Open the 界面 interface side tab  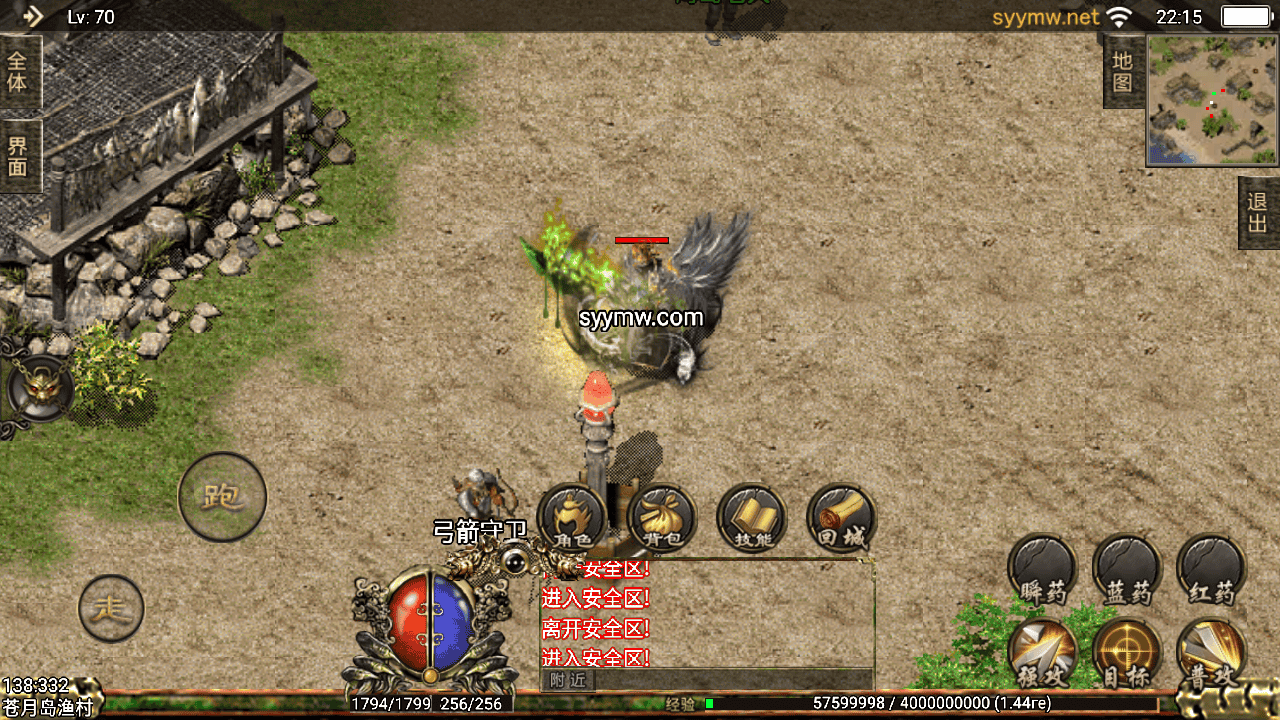[18, 156]
